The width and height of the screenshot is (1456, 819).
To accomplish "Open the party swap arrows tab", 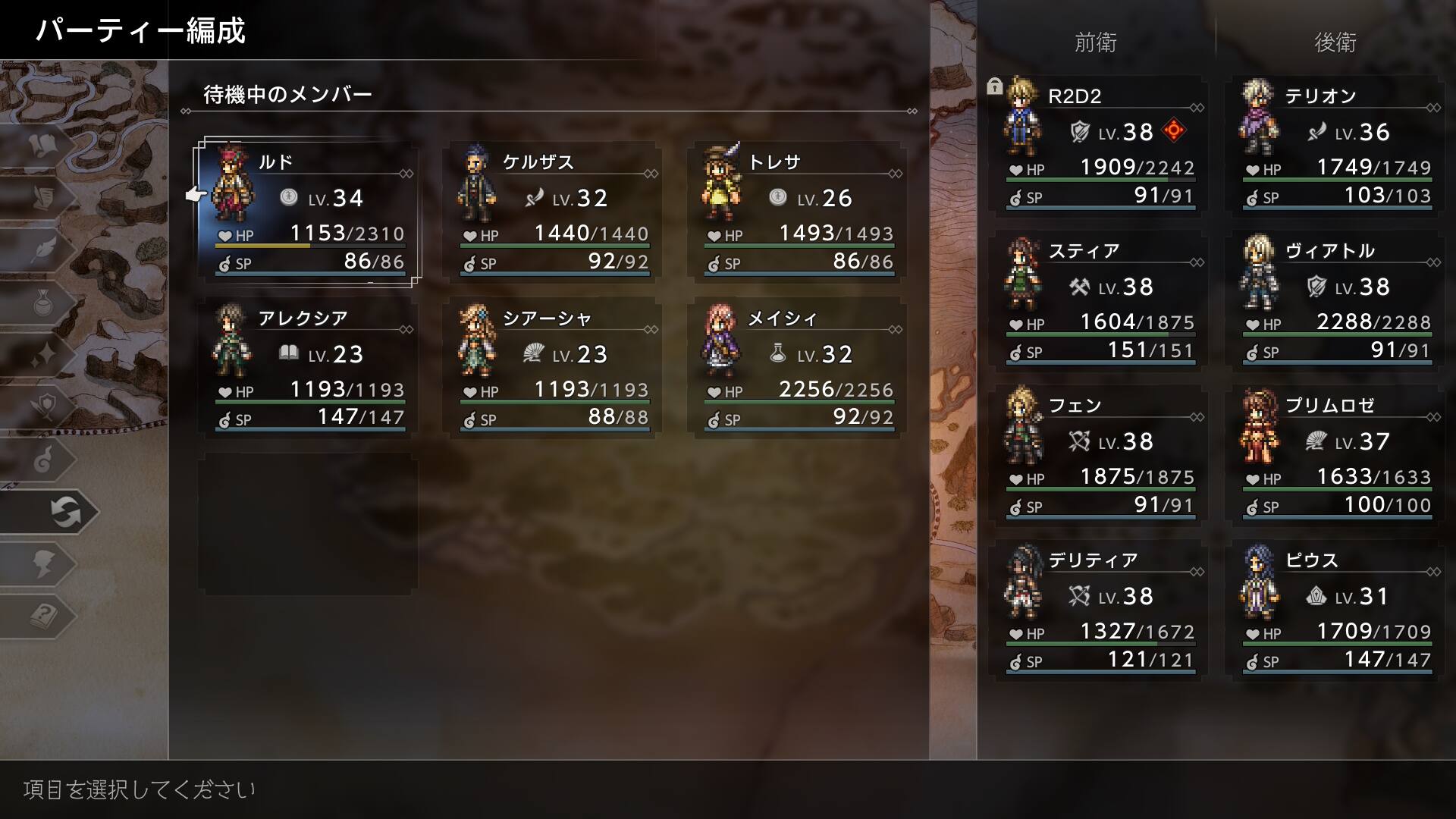I will [x=65, y=512].
